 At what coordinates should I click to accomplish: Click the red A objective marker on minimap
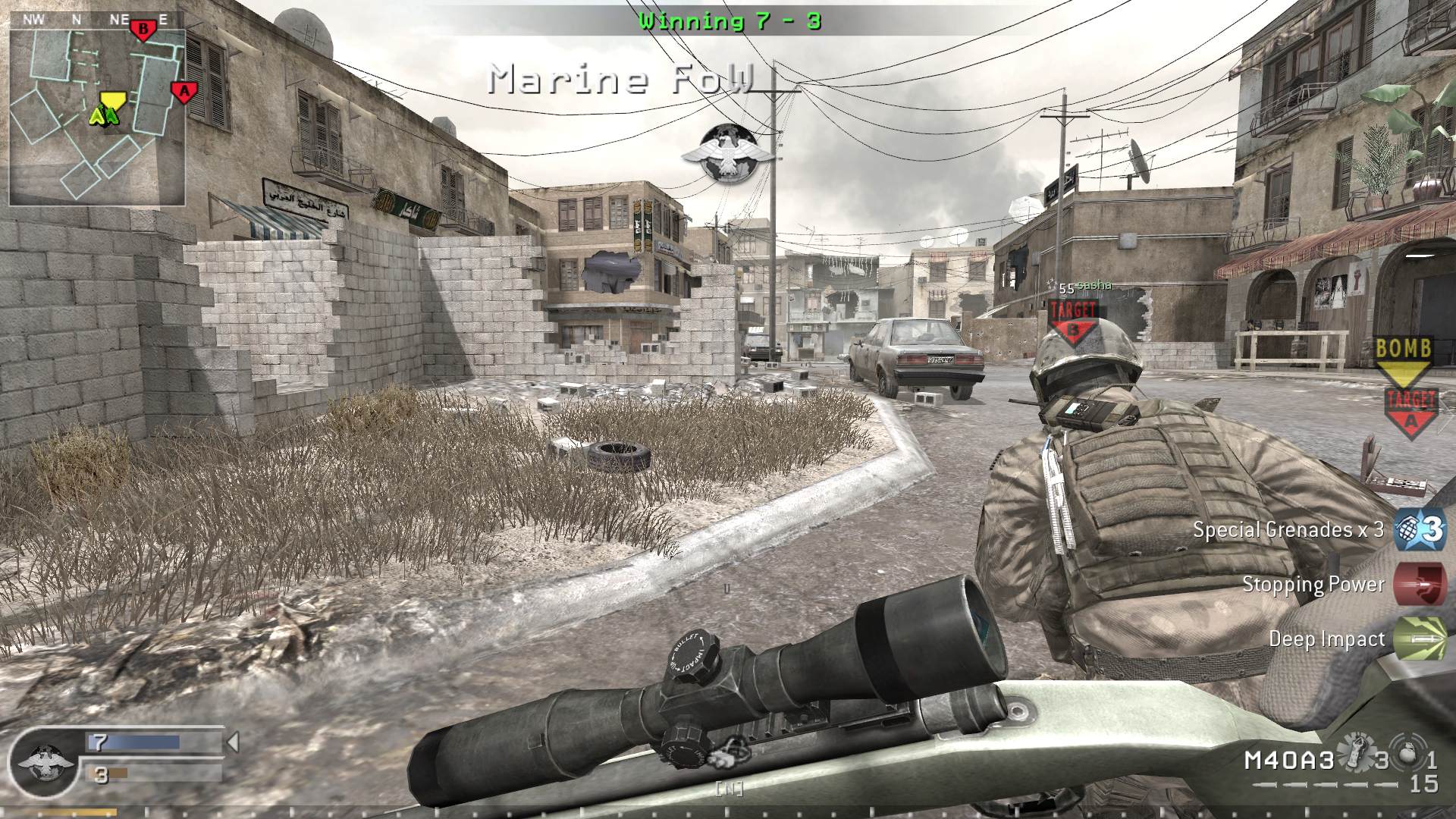point(184,89)
